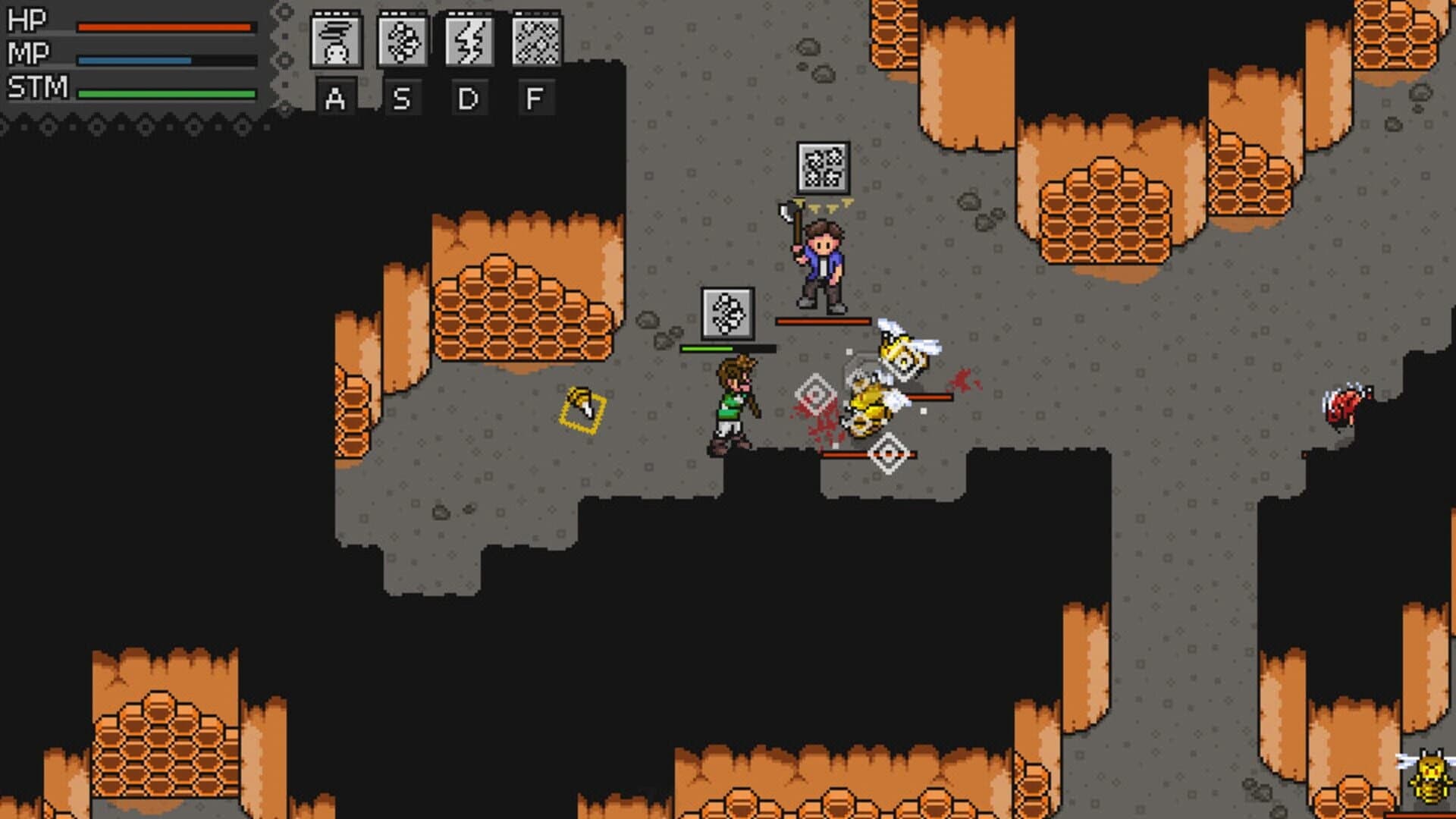Select the tornado skill in slot A
Screen dimensions: 1456x819
[x=337, y=43]
